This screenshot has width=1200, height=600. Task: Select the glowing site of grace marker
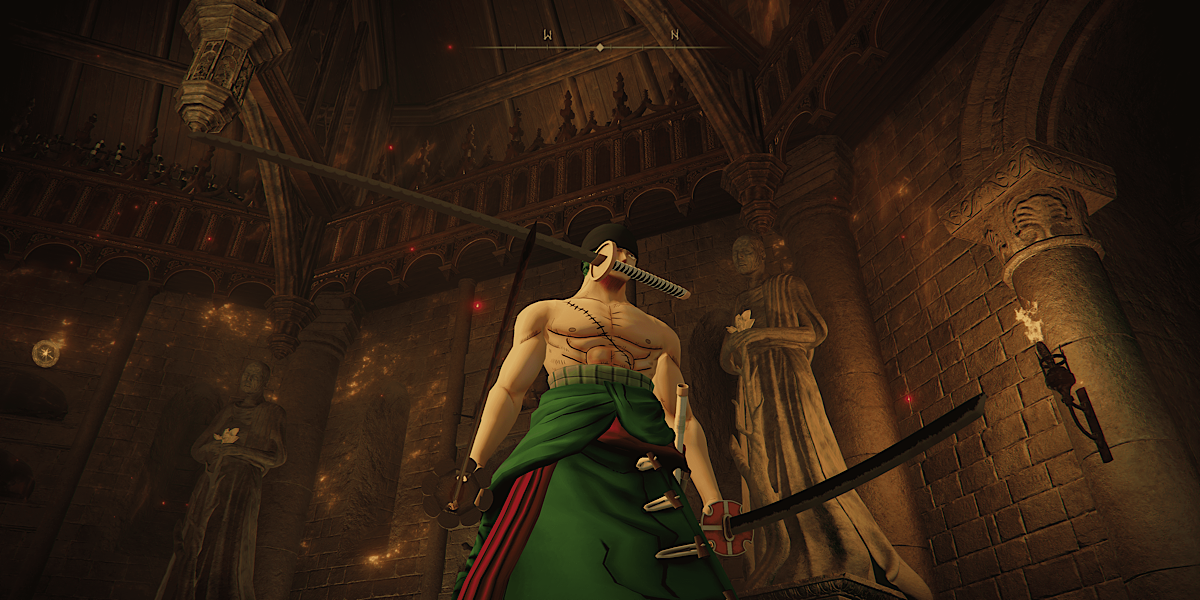tap(45, 352)
